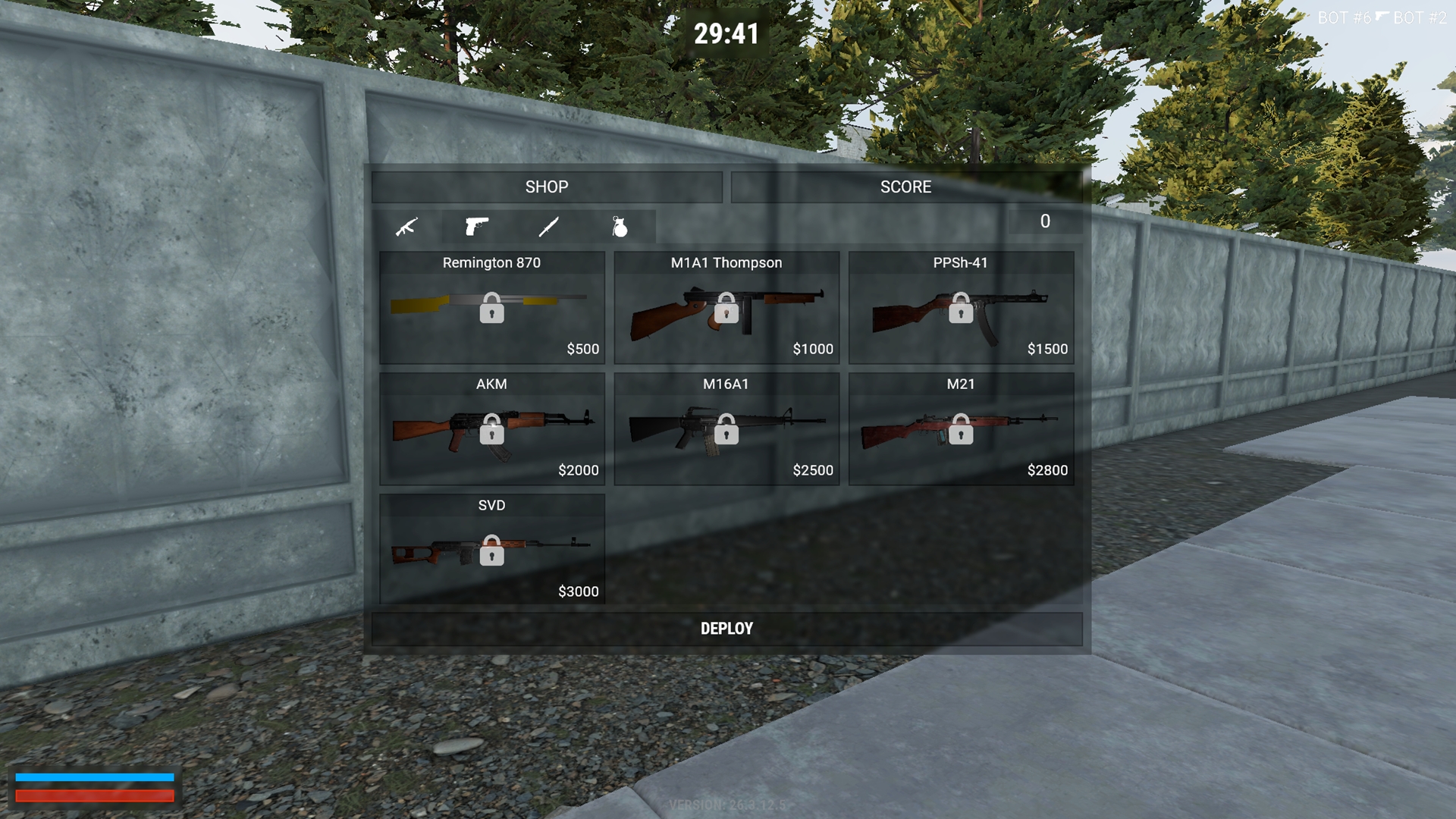Choose the M16A1 rifle tile

tap(726, 429)
